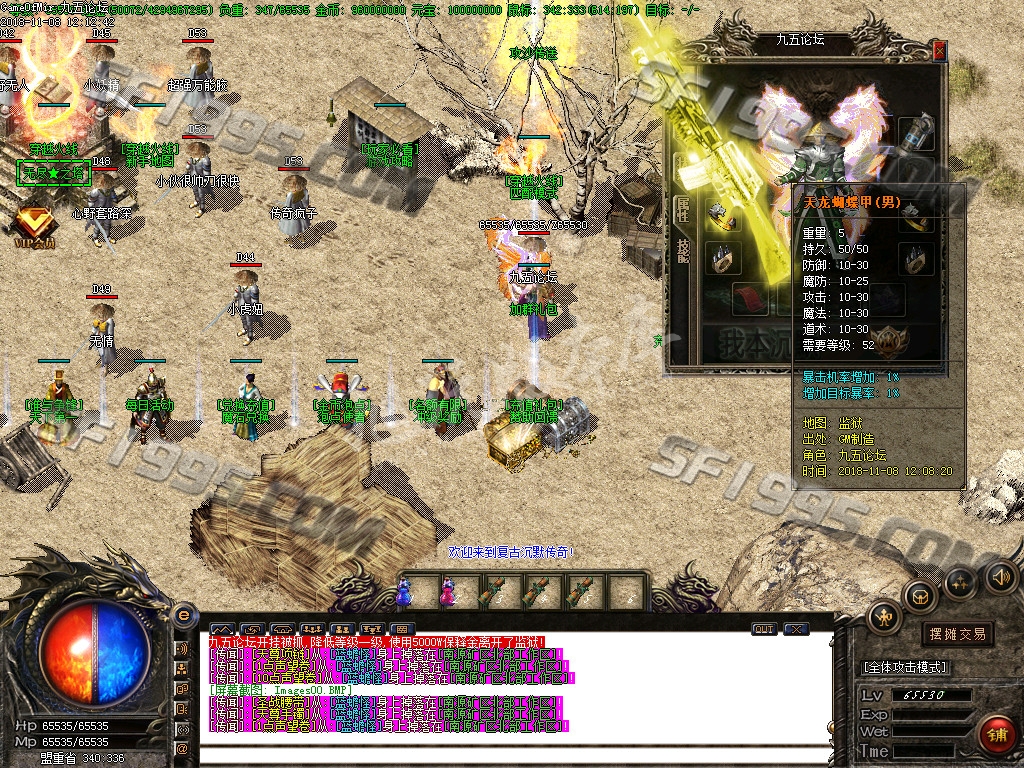Image resolution: width=1024 pixels, height=768 pixels.
Task: Toggle the 全体攻击模式 attack mode label
Action: [905, 667]
